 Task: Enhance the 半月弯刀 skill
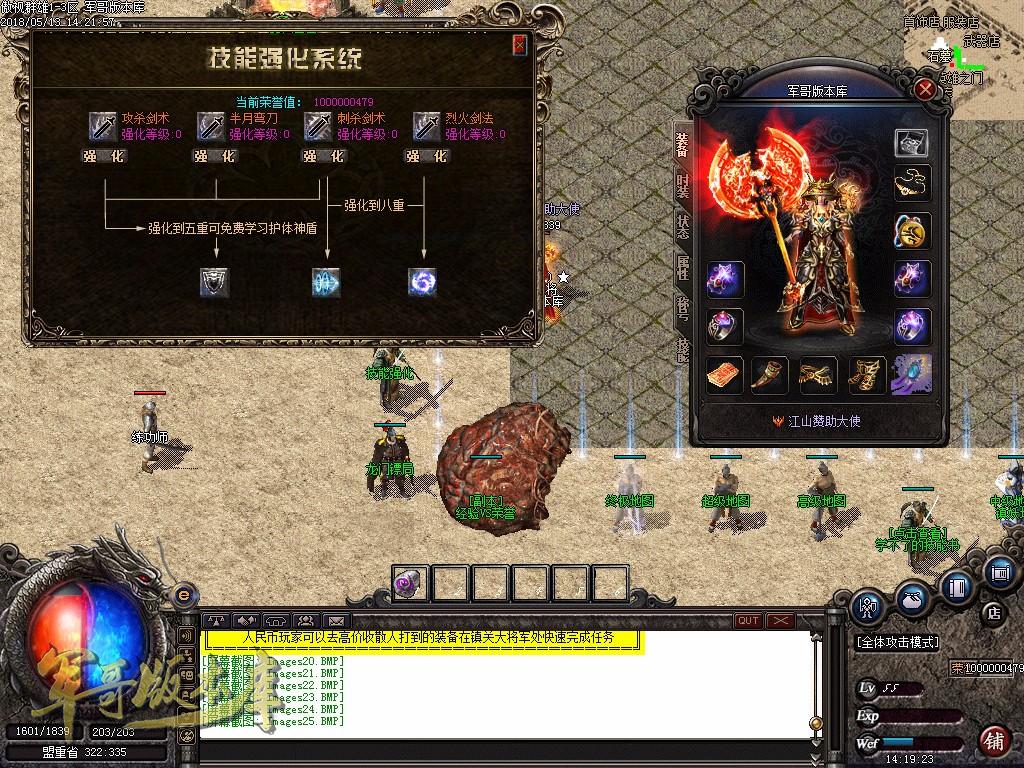[x=214, y=156]
